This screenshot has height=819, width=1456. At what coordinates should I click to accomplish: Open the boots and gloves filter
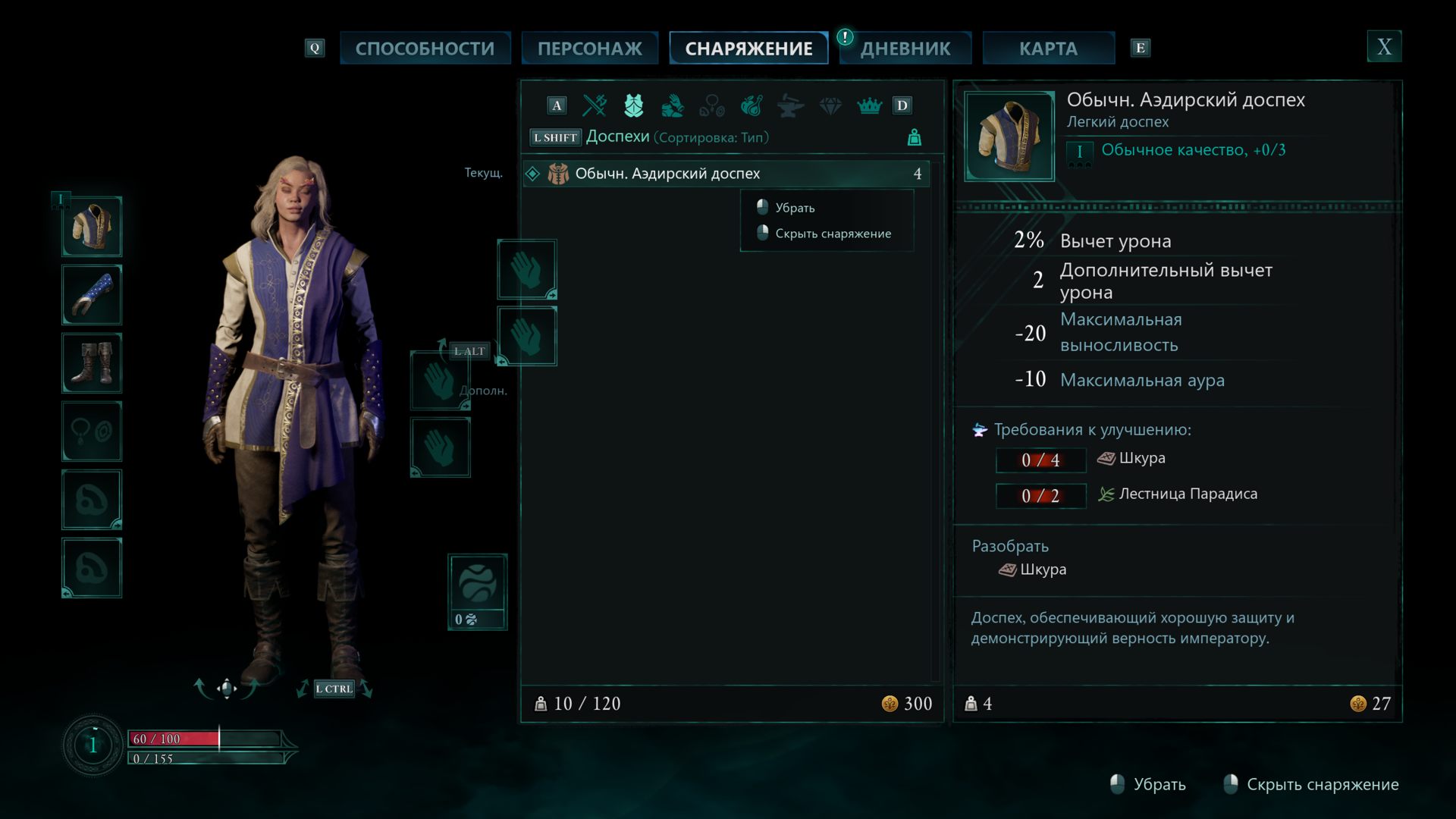coord(673,105)
